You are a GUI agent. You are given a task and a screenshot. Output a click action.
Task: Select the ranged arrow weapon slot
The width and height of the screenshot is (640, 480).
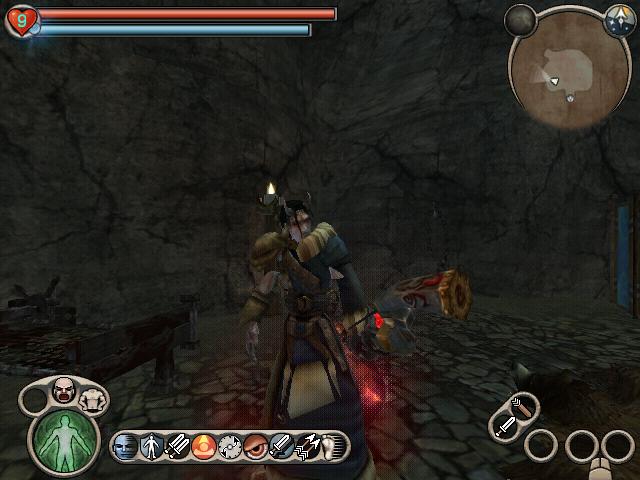point(522,406)
